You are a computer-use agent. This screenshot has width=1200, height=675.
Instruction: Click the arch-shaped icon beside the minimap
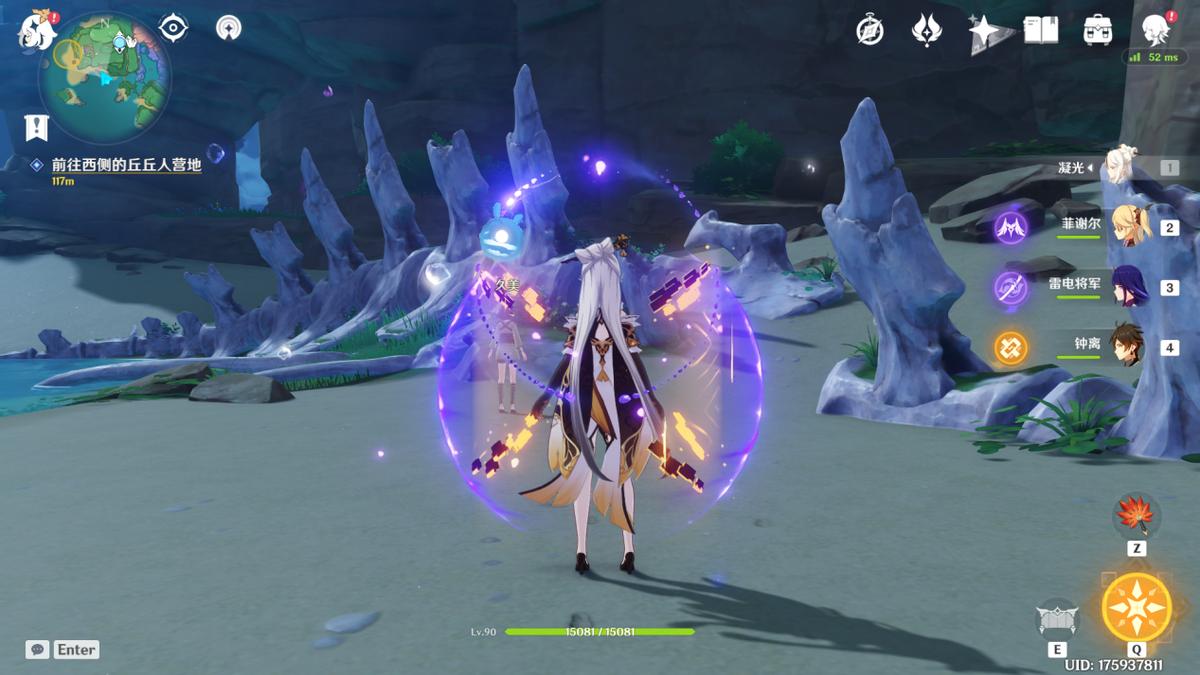tap(229, 29)
